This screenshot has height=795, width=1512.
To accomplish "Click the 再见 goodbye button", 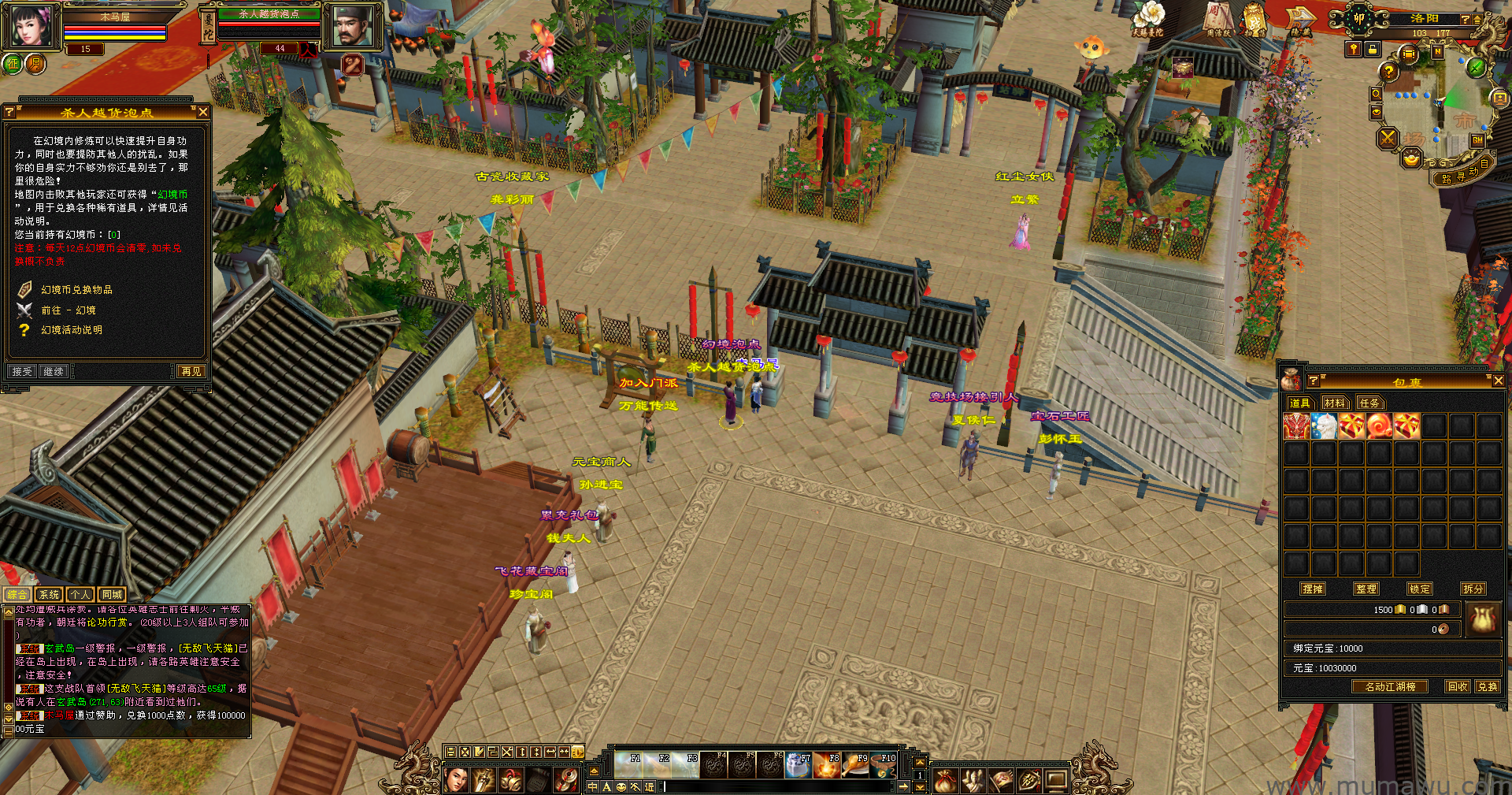I will click(191, 371).
